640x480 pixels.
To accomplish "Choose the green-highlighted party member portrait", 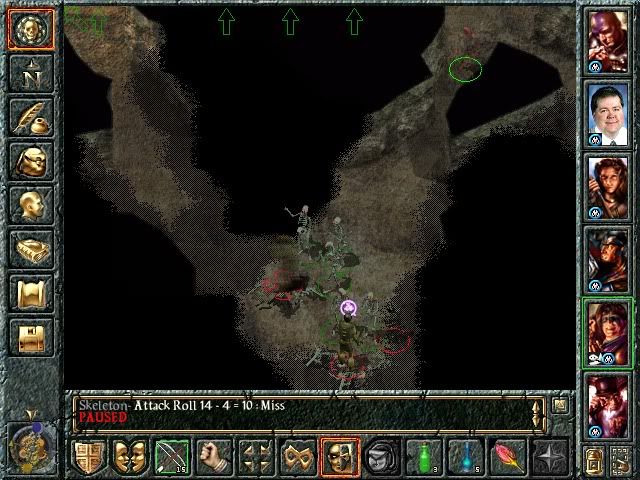I will (x=607, y=332).
